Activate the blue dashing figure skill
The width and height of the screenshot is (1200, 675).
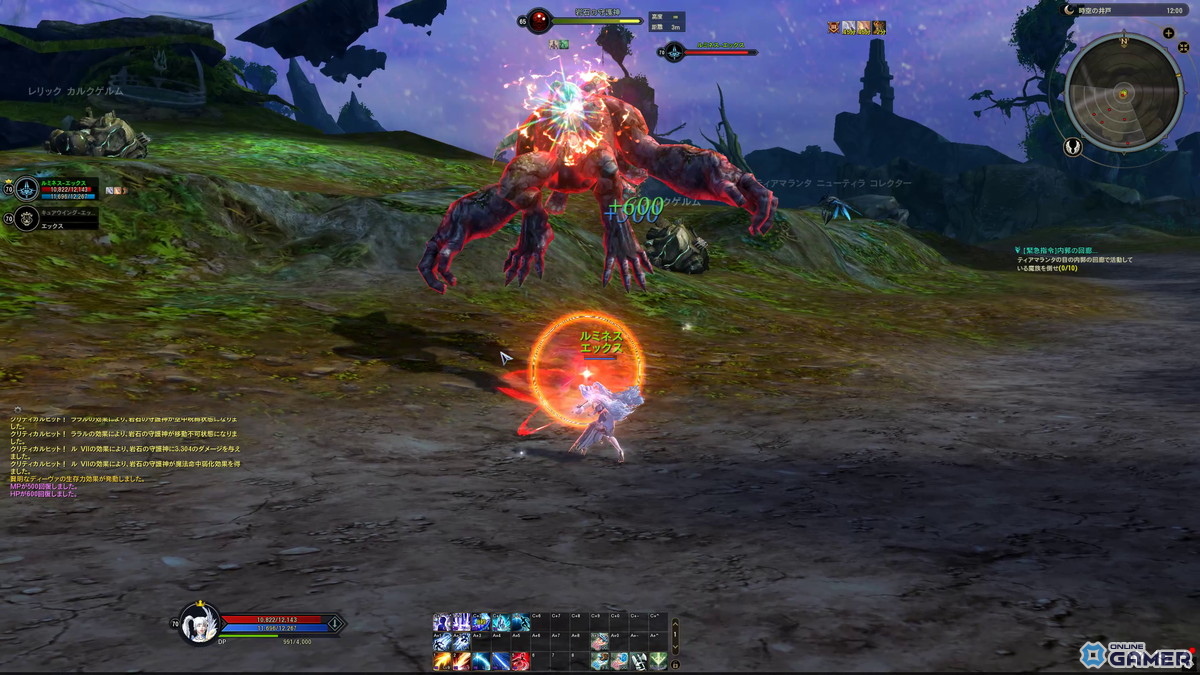[x=521, y=623]
